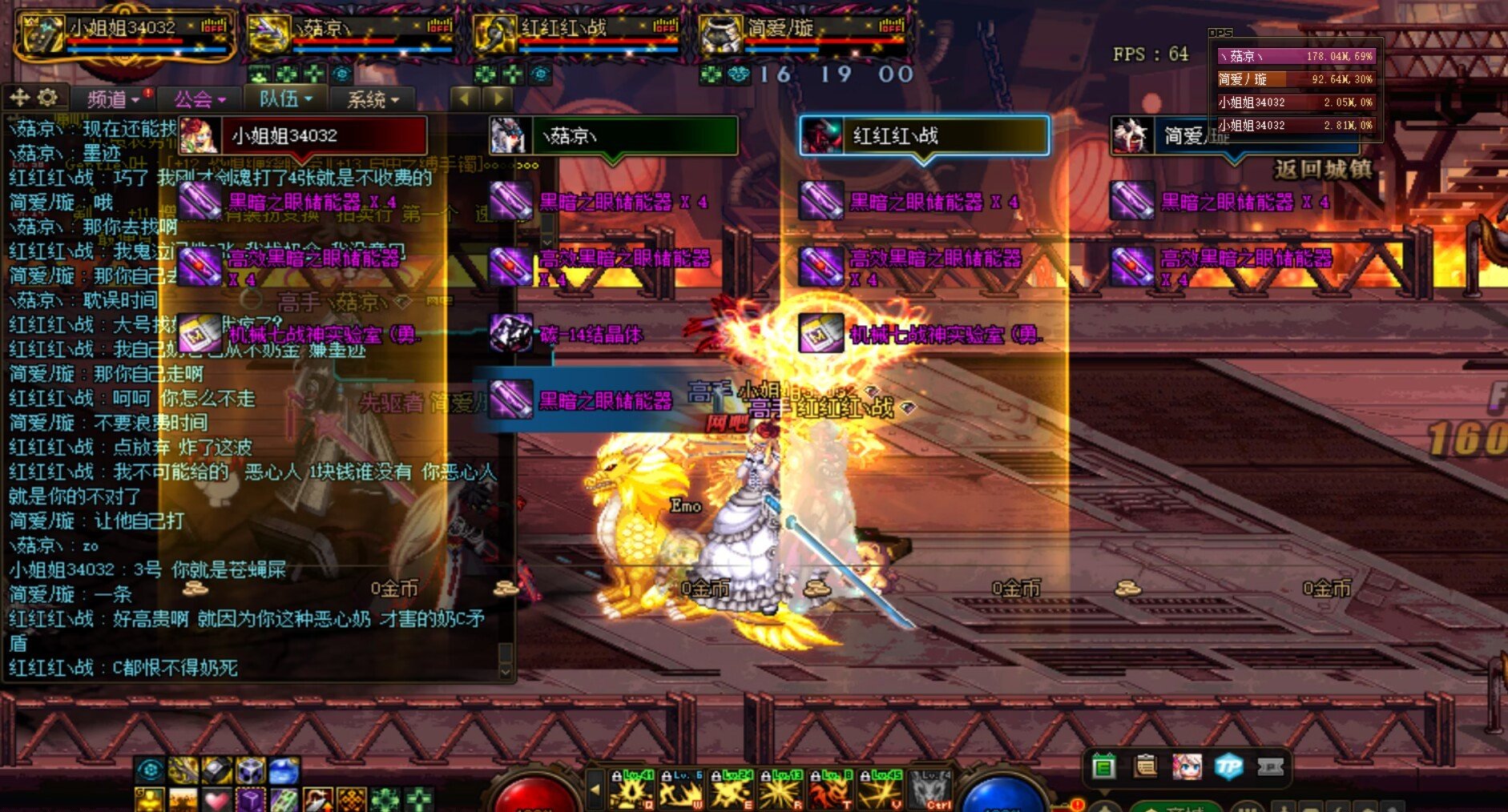Open the anime girl portrait icon

[1187, 767]
